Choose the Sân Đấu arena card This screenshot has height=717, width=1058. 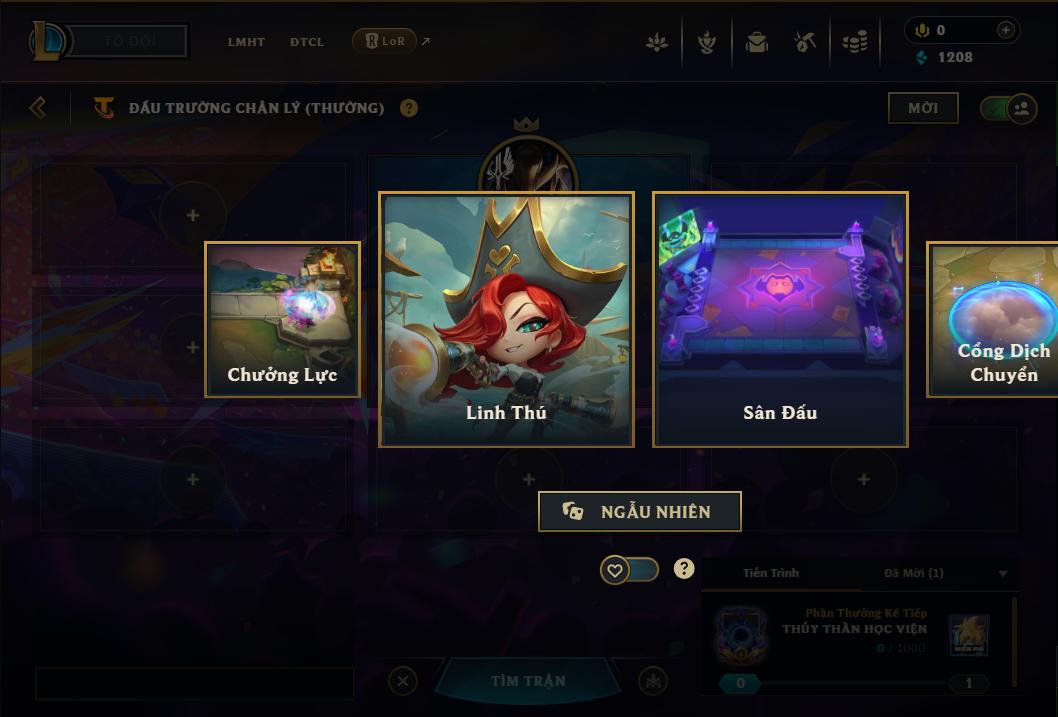(780, 319)
